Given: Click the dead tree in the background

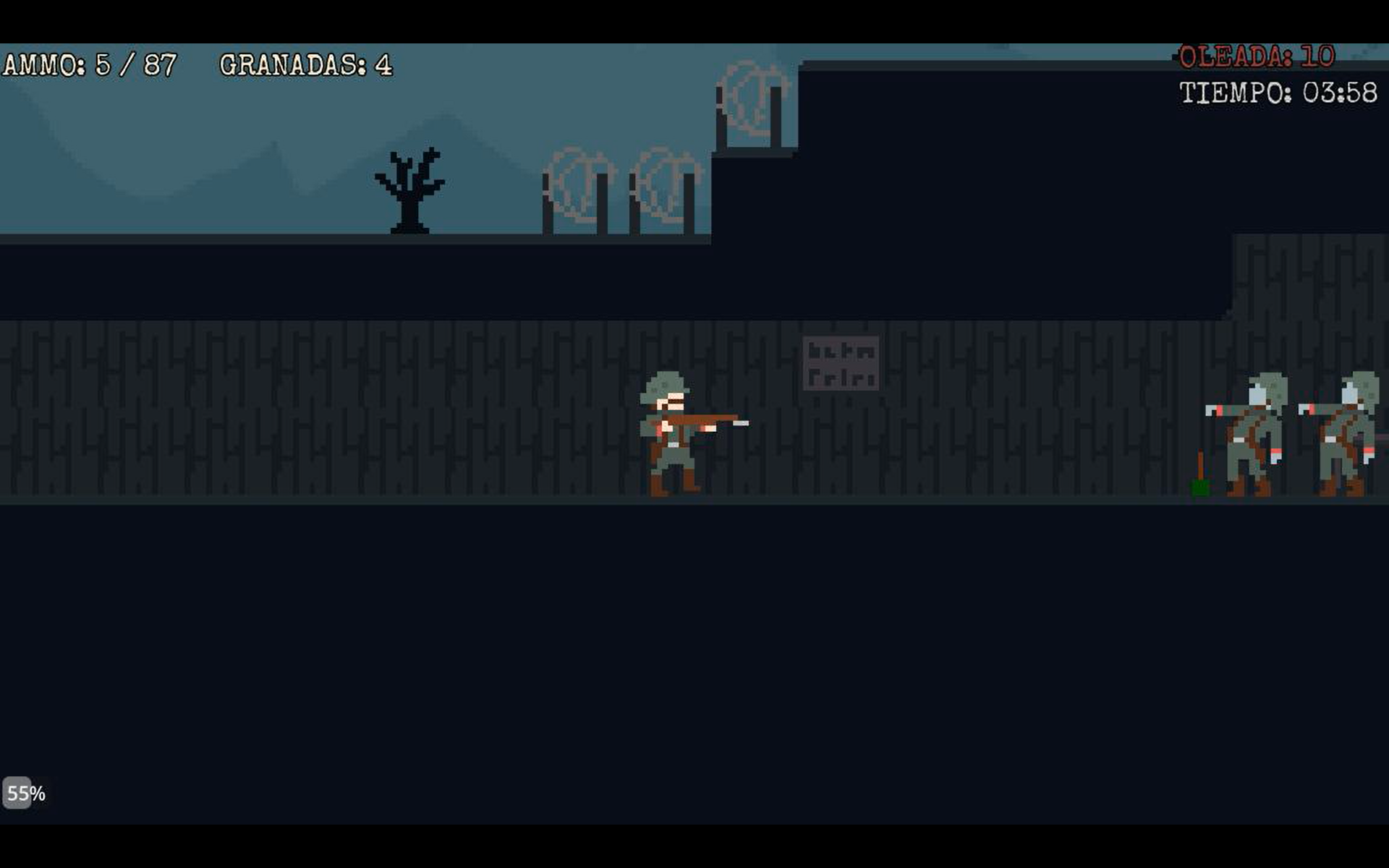Looking at the screenshot, I should pos(409,188).
